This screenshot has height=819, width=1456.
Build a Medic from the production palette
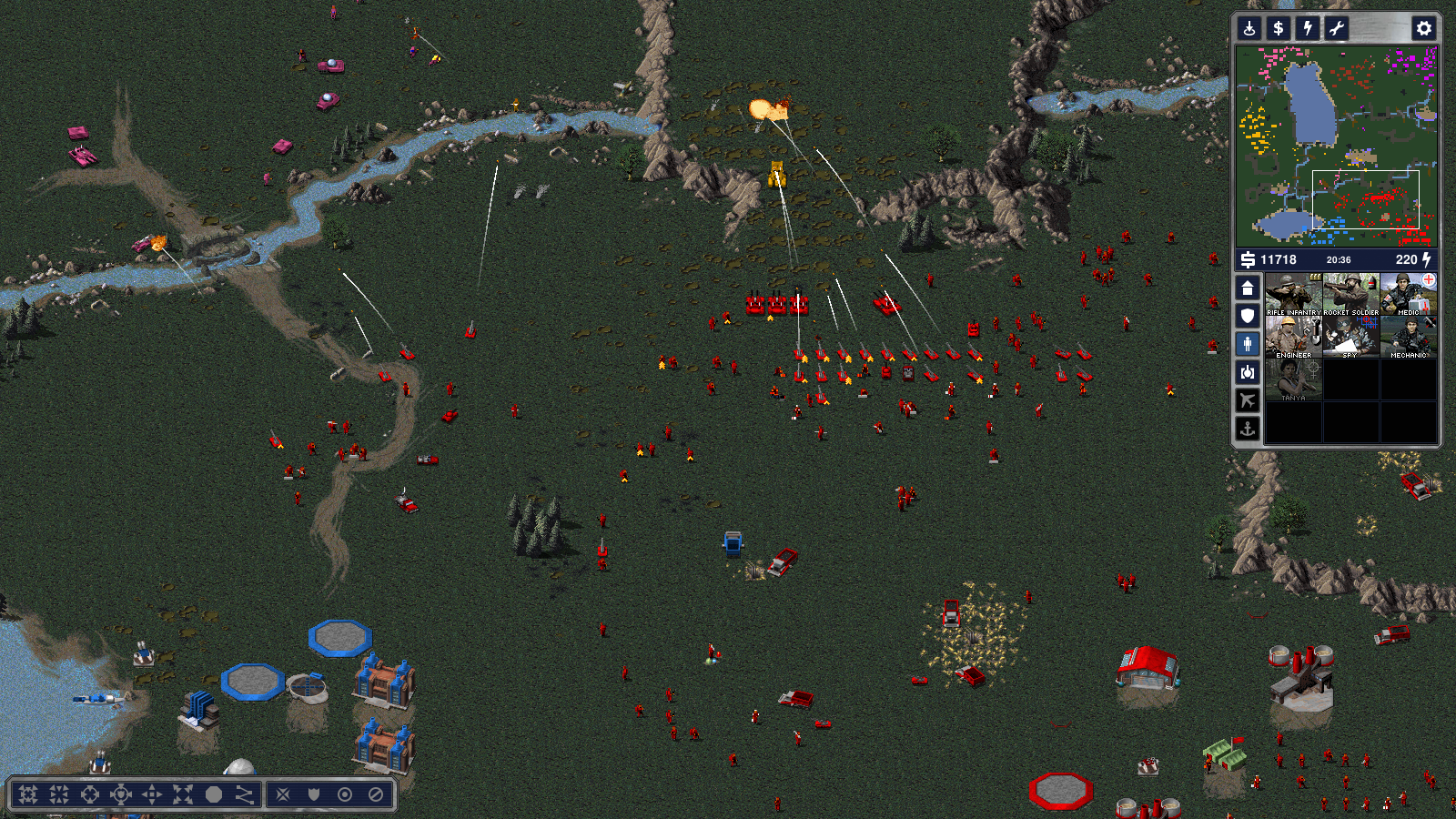(1408, 294)
